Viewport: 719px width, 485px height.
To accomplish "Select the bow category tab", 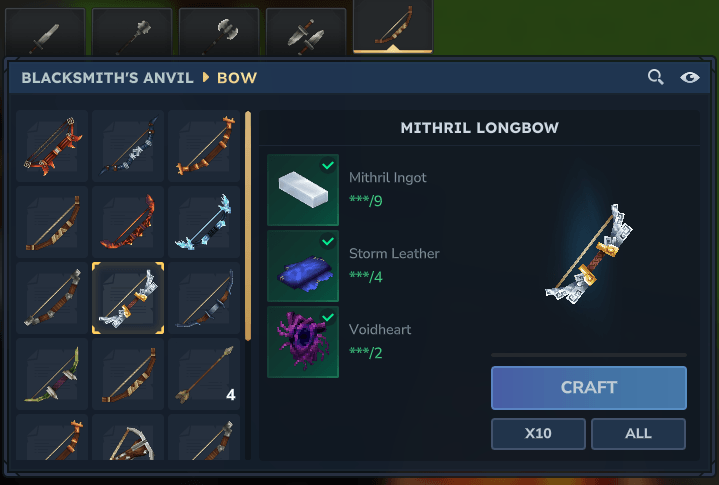I will point(392,28).
